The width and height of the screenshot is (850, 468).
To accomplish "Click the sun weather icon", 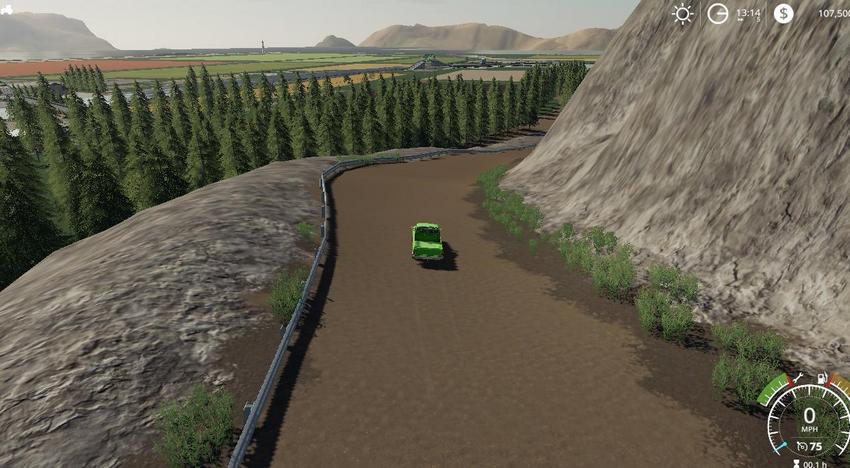I will point(683,13).
